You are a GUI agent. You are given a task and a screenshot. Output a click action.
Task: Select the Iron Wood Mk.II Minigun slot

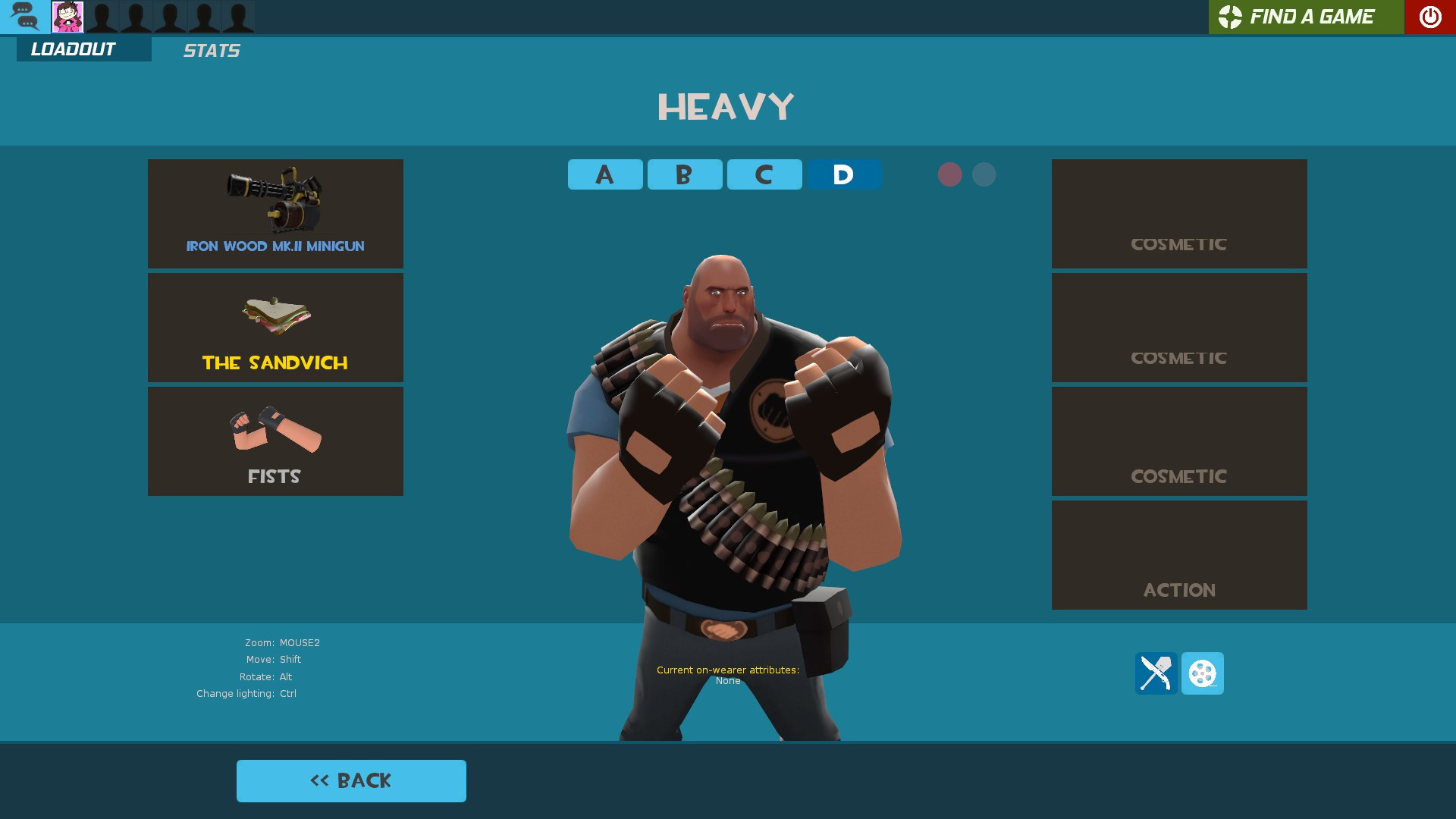pos(275,213)
